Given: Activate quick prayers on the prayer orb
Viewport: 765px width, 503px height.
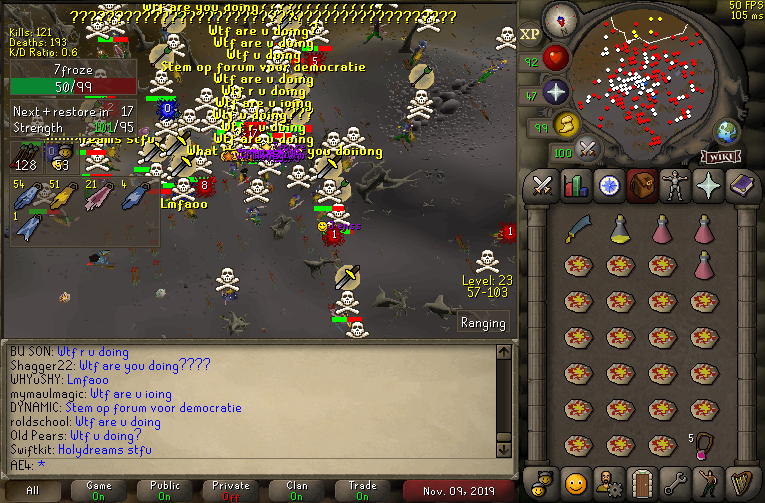Looking at the screenshot, I should pyautogui.click(x=556, y=93).
